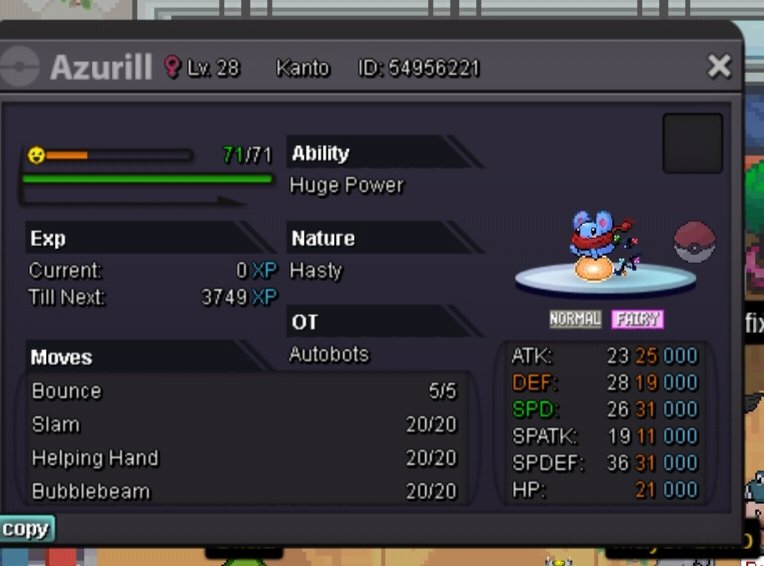Click the copy button
The height and width of the screenshot is (566, 764).
(26, 529)
